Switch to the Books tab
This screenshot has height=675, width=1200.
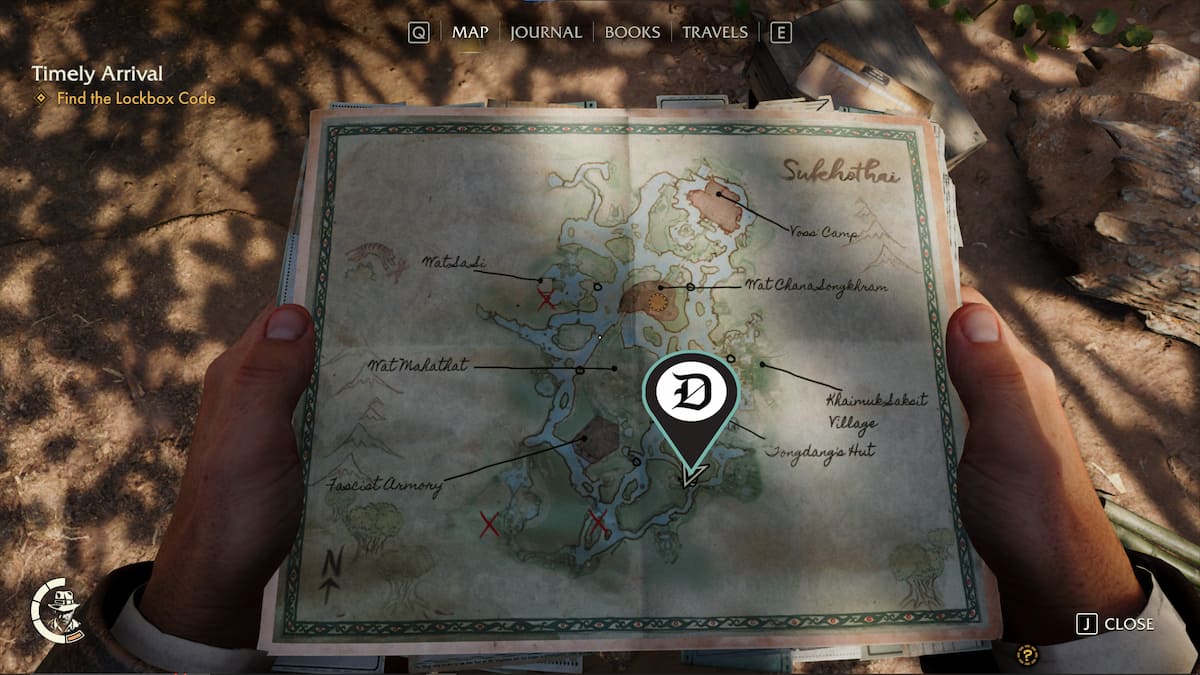point(632,32)
